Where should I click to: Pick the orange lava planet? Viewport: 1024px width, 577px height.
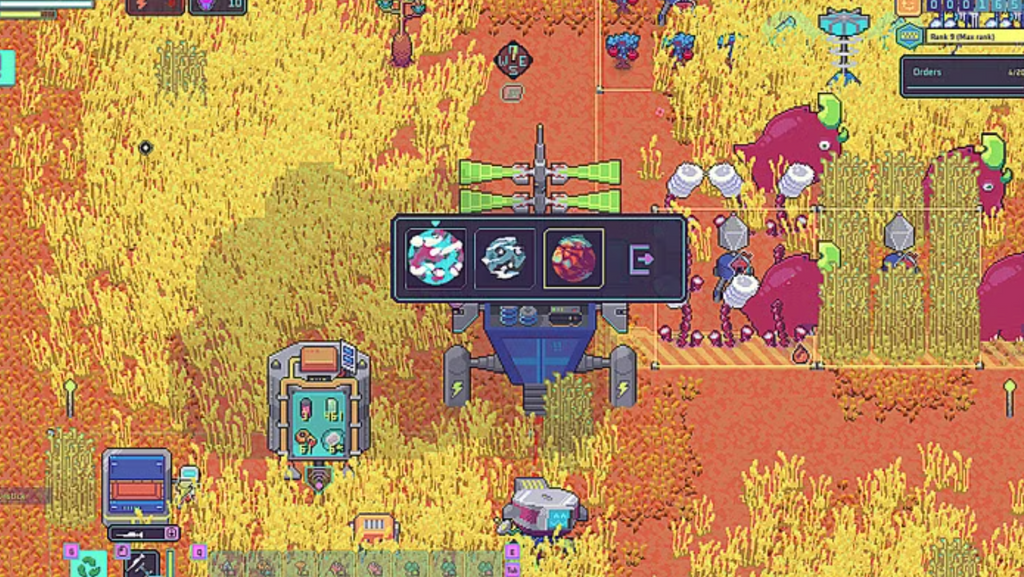pyautogui.click(x=574, y=258)
